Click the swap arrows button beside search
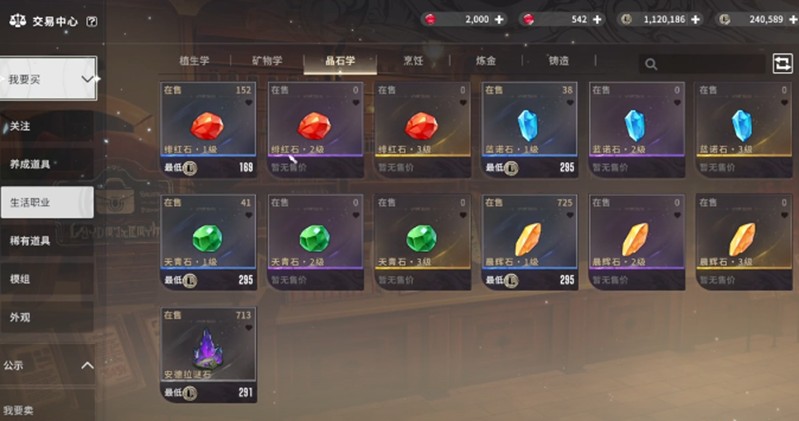The width and height of the screenshot is (799, 421). click(x=782, y=64)
